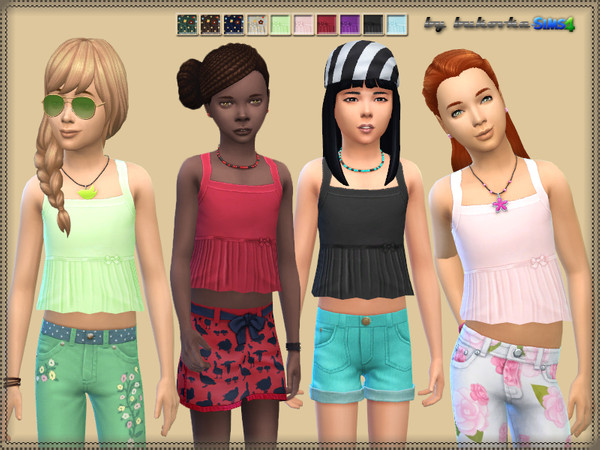Choose the light green top swatch
The image size is (600, 450).
click(x=280, y=23)
